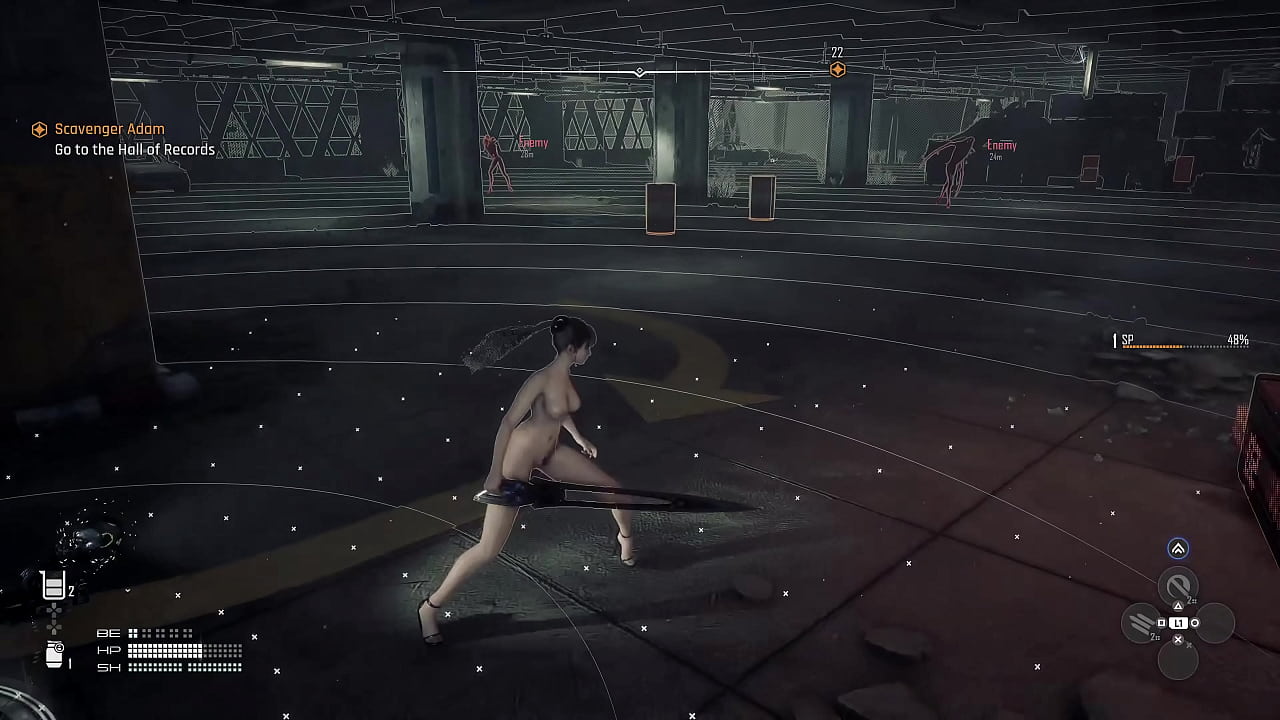Image resolution: width=1280 pixels, height=720 pixels.
Task: Click the blue-ringed chevron dodge icon
Action: point(1177,548)
